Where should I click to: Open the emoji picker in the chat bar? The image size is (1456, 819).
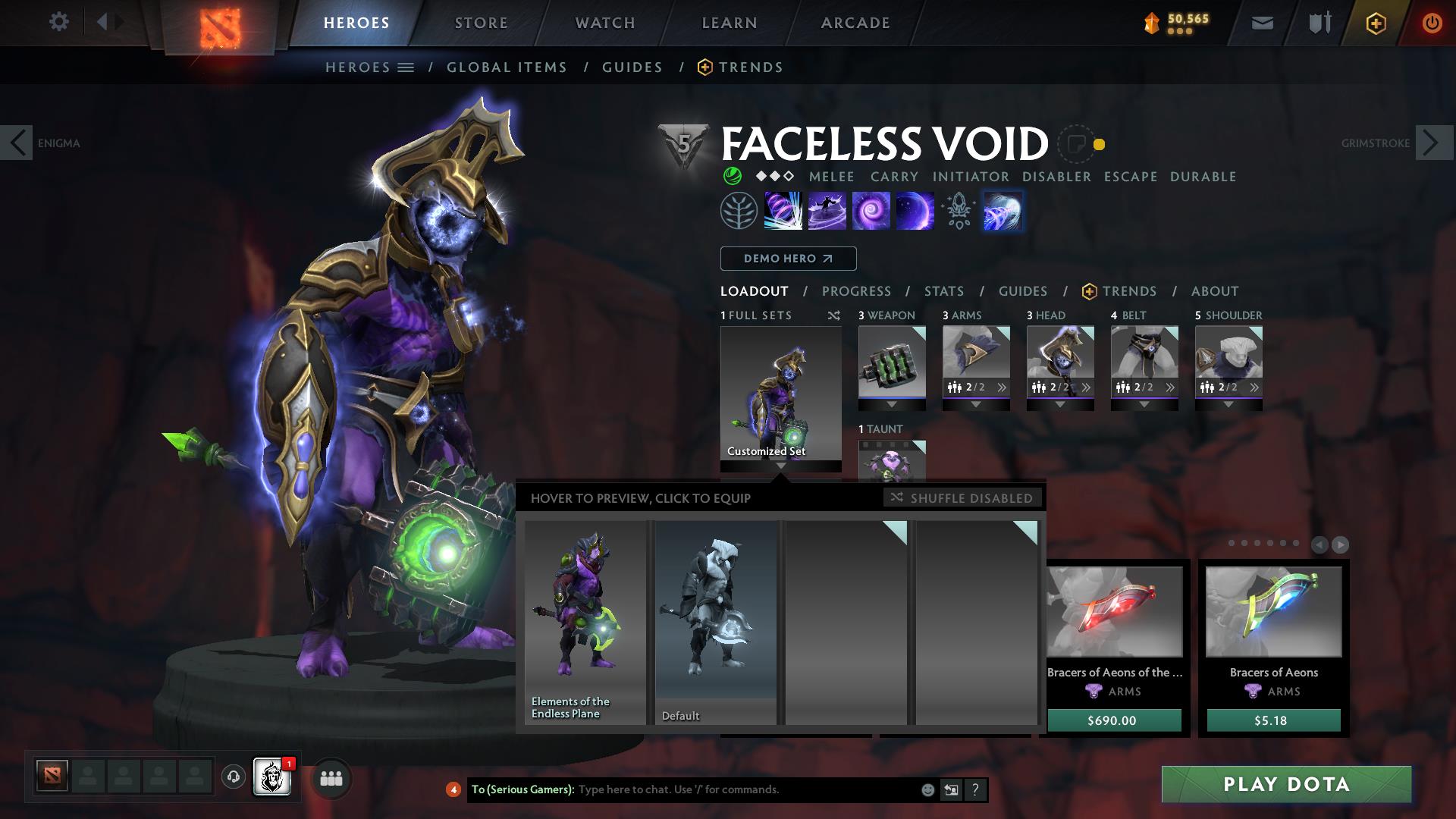click(927, 789)
